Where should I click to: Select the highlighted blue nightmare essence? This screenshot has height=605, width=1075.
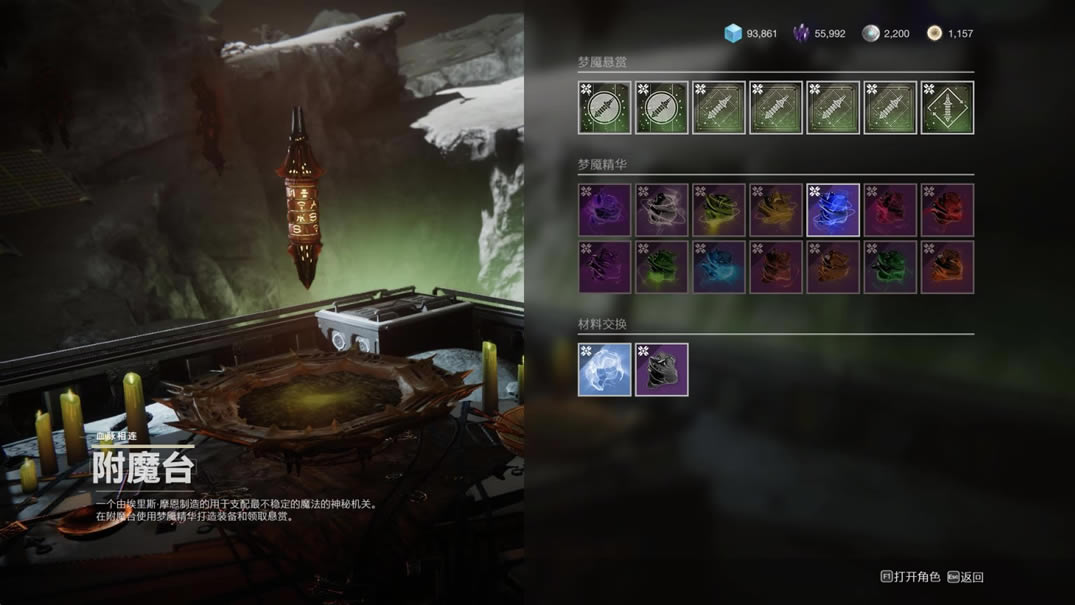coord(833,210)
